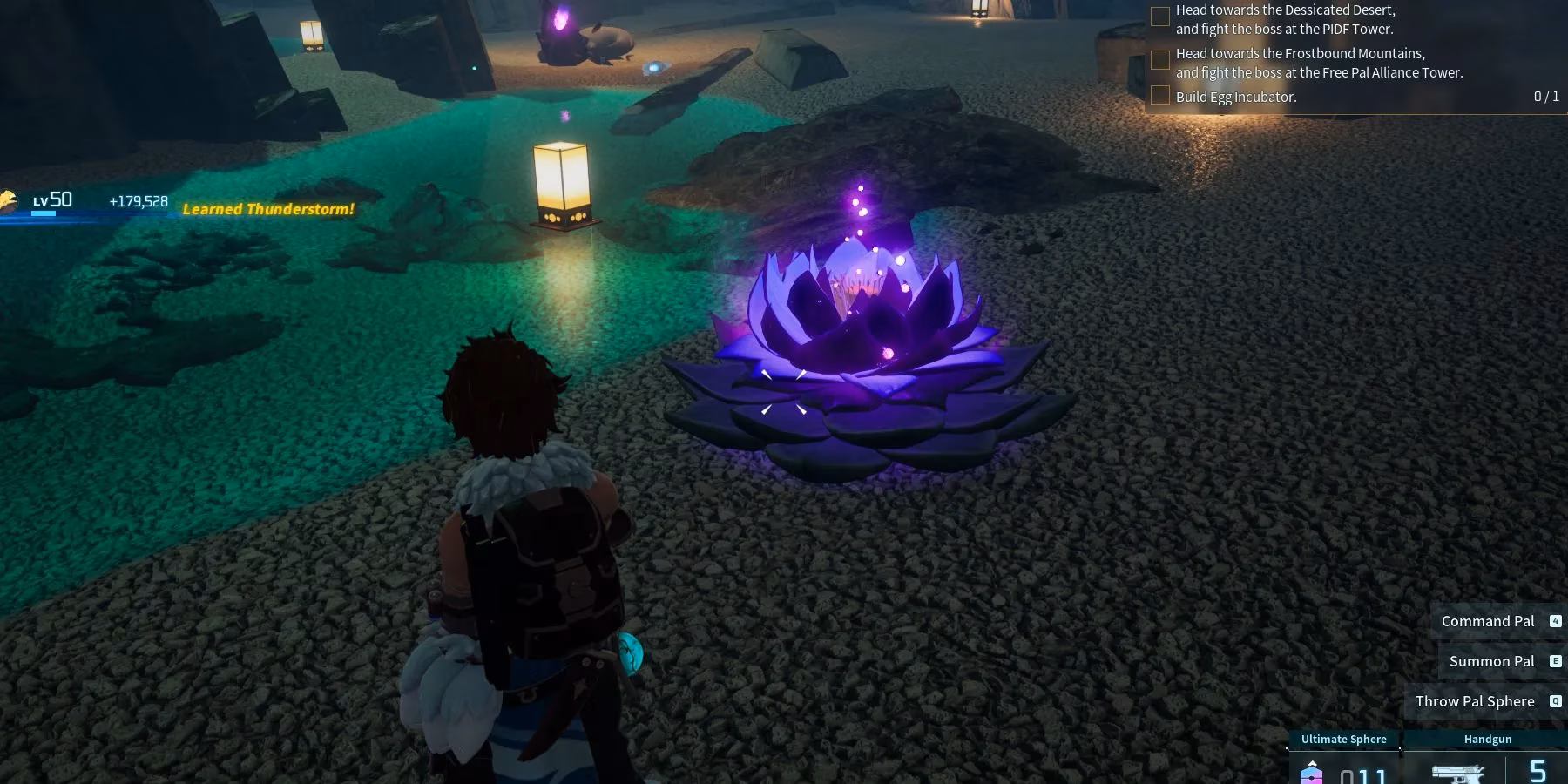Screen dimensions: 1568x784
Task: Select the Ultimate Sphere slot
Action: [x=1343, y=760]
